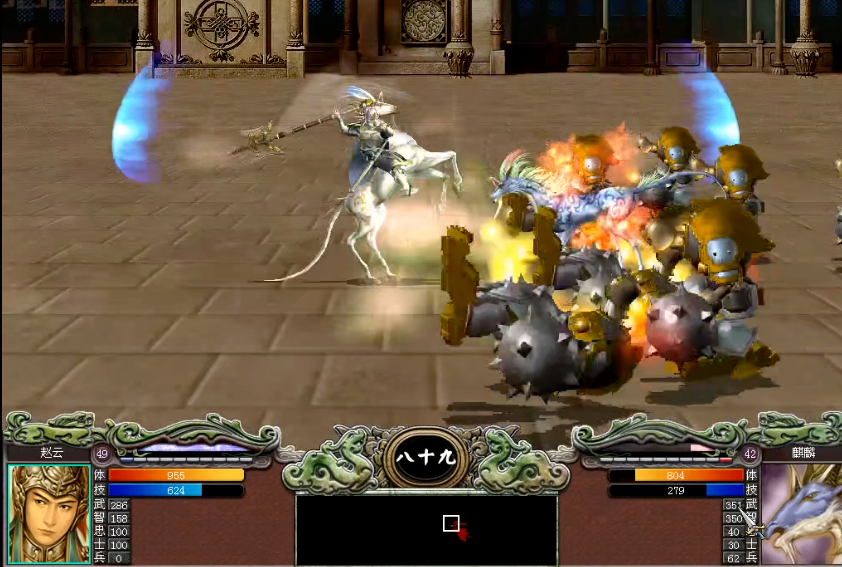
Task: Click Zhao Yun's general portrait
Action: pos(48,514)
